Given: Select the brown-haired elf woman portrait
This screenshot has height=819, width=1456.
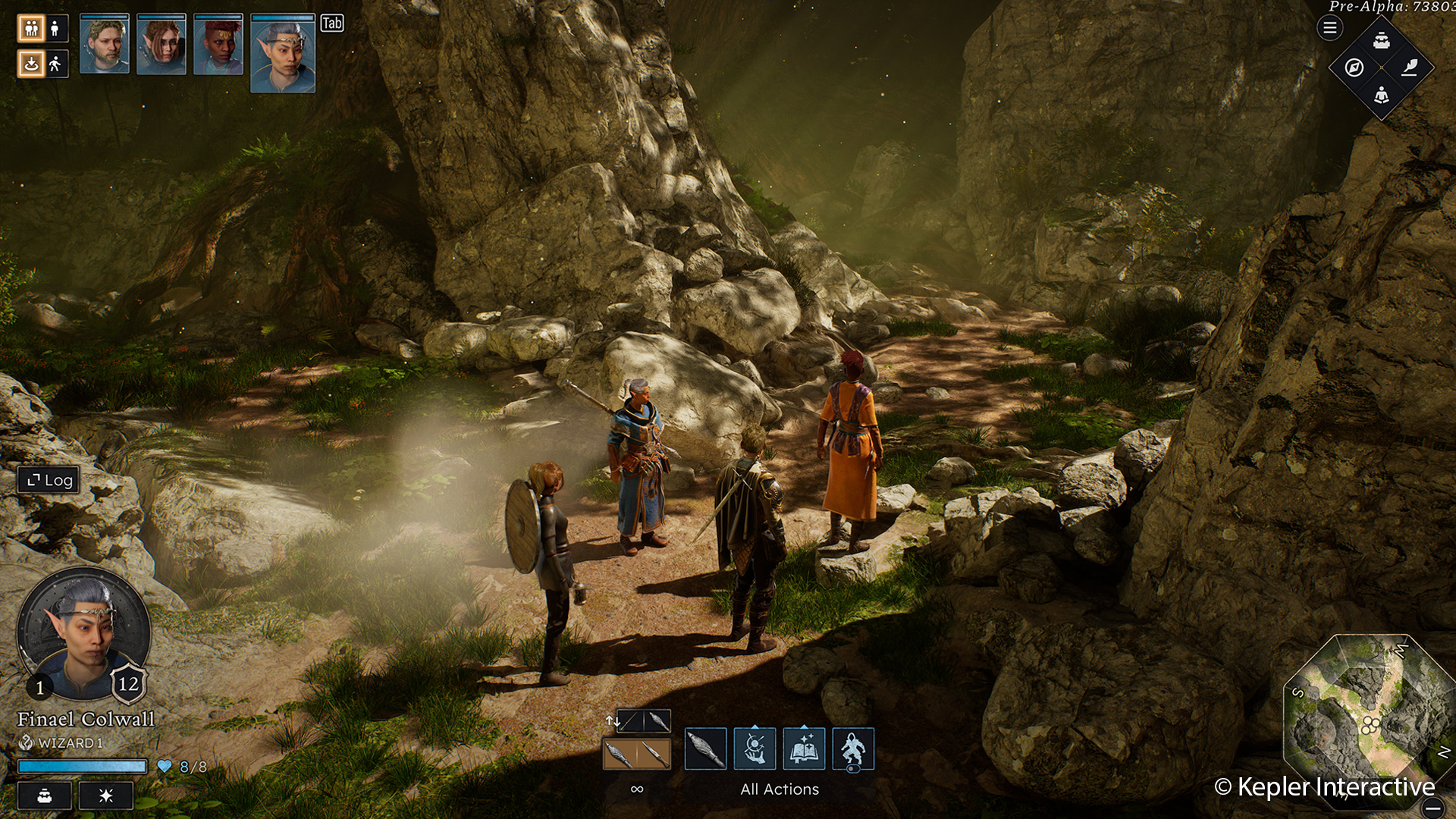Looking at the screenshot, I should [161, 45].
